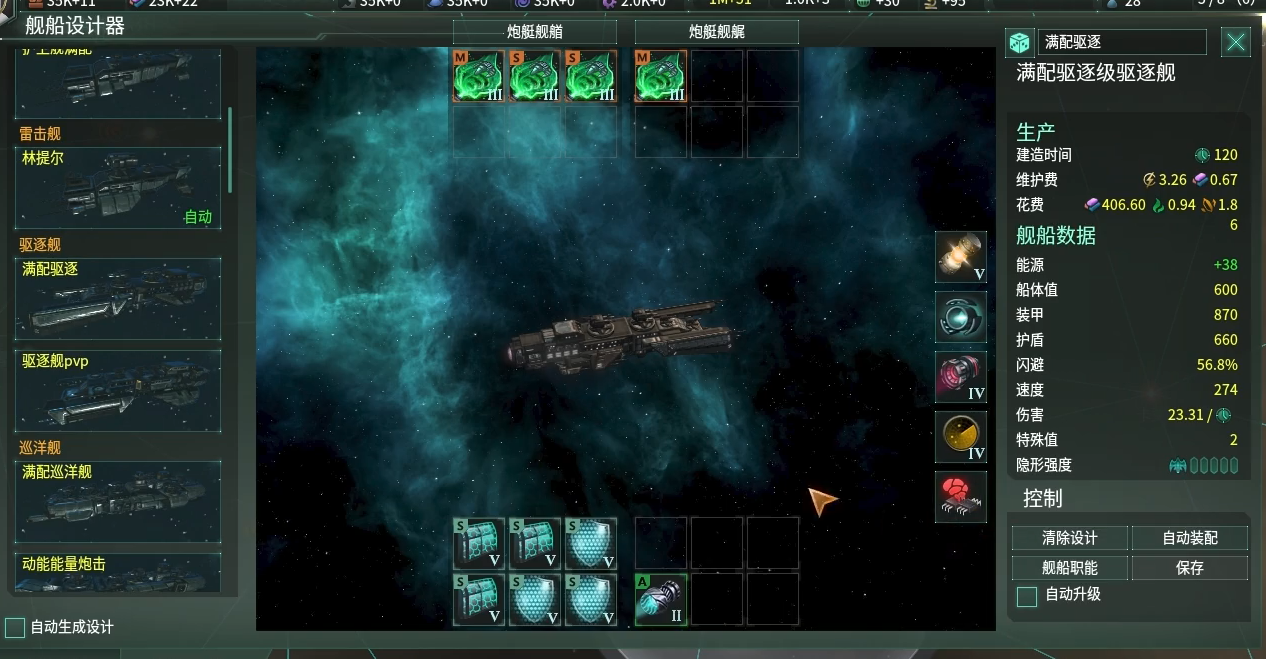Auto-equip the ship with 自动装配
The height and width of the screenshot is (659, 1266).
(x=1189, y=538)
